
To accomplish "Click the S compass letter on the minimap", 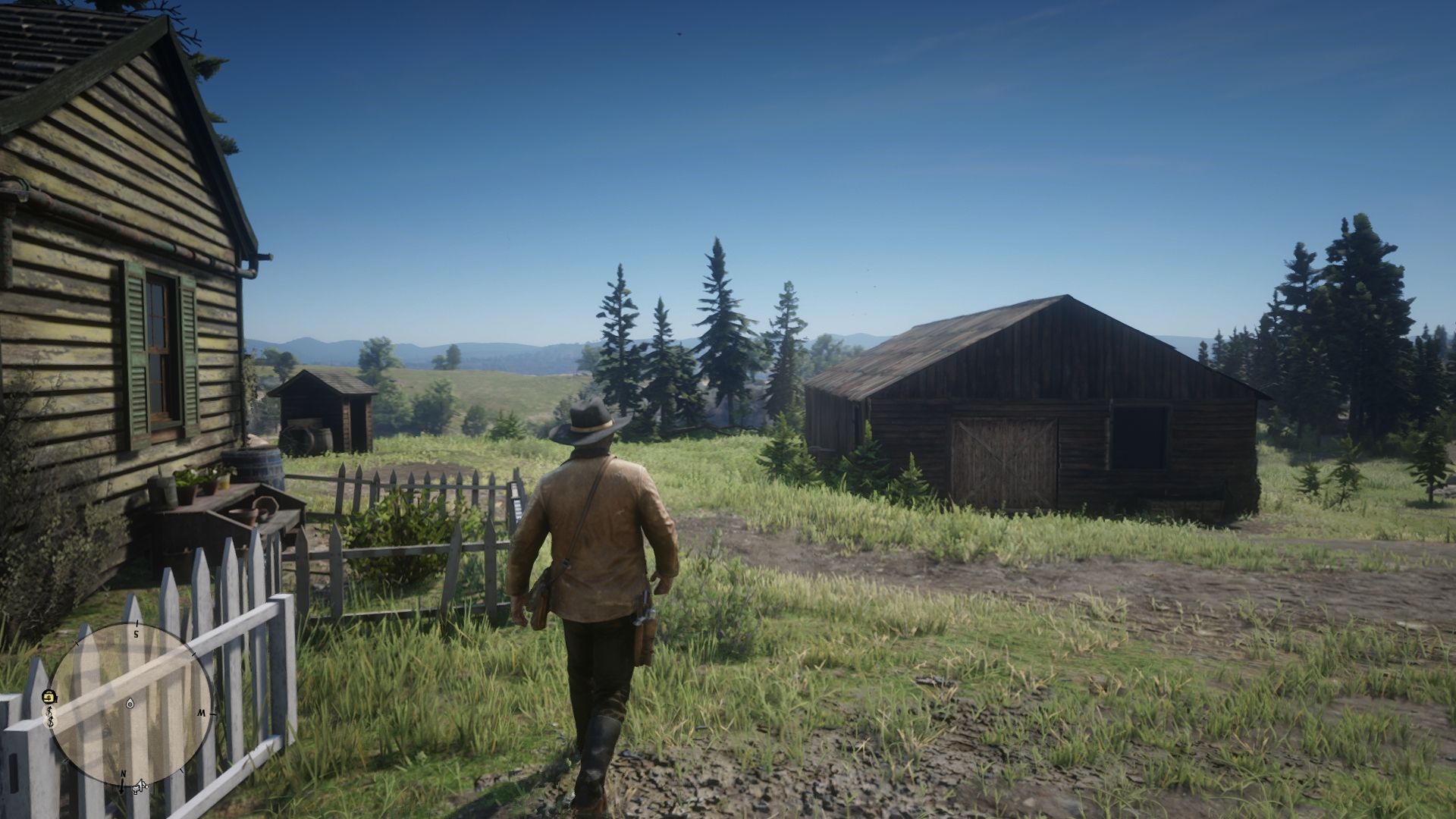I will [136, 633].
